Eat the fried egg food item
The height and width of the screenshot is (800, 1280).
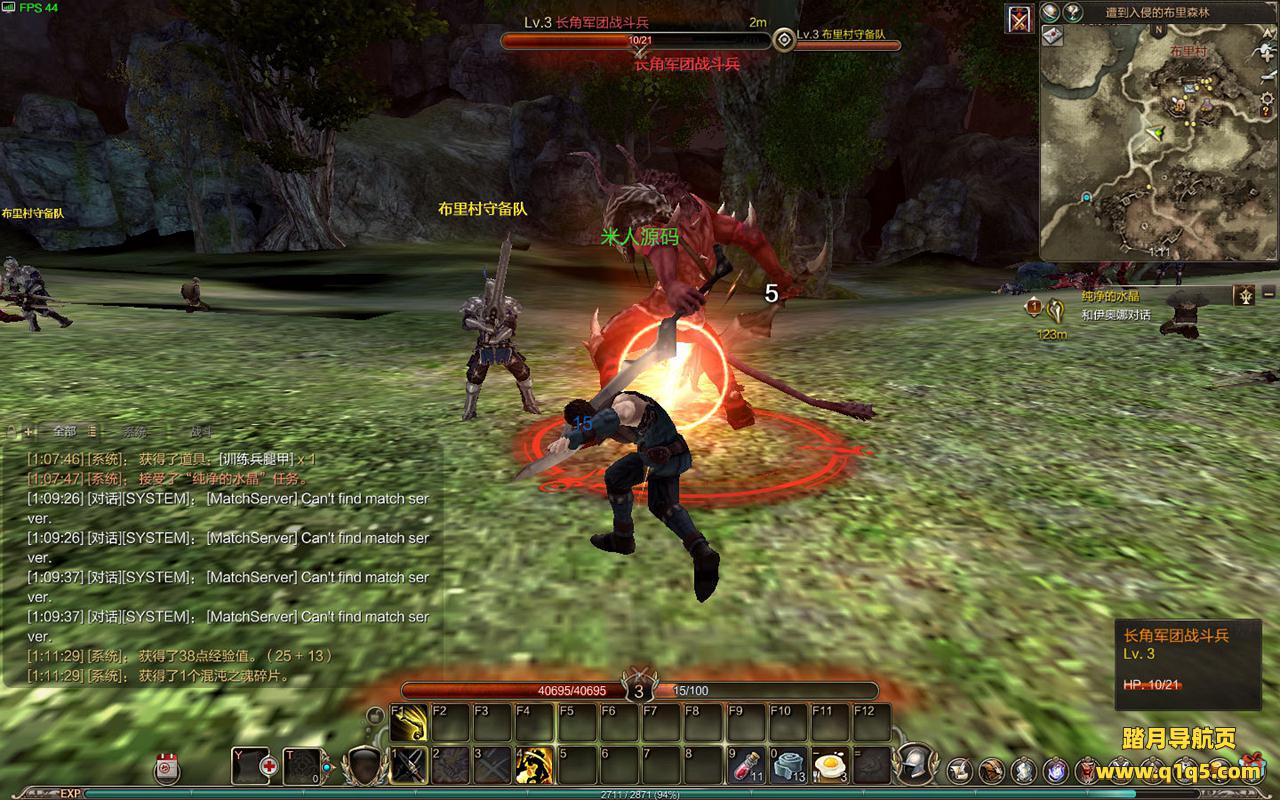point(830,766)
